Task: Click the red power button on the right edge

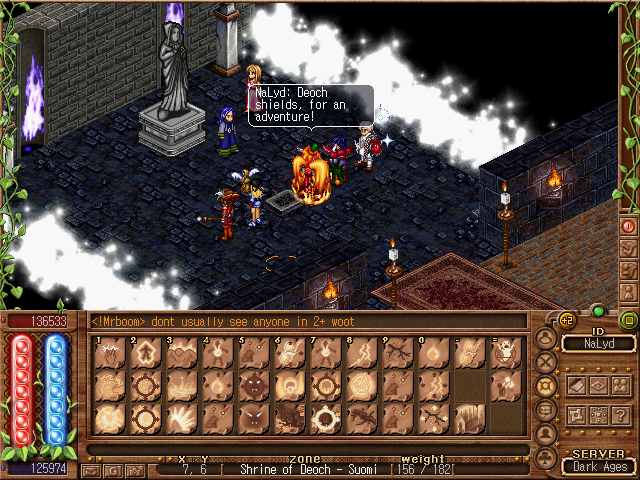Action: [x=629, y=226]
